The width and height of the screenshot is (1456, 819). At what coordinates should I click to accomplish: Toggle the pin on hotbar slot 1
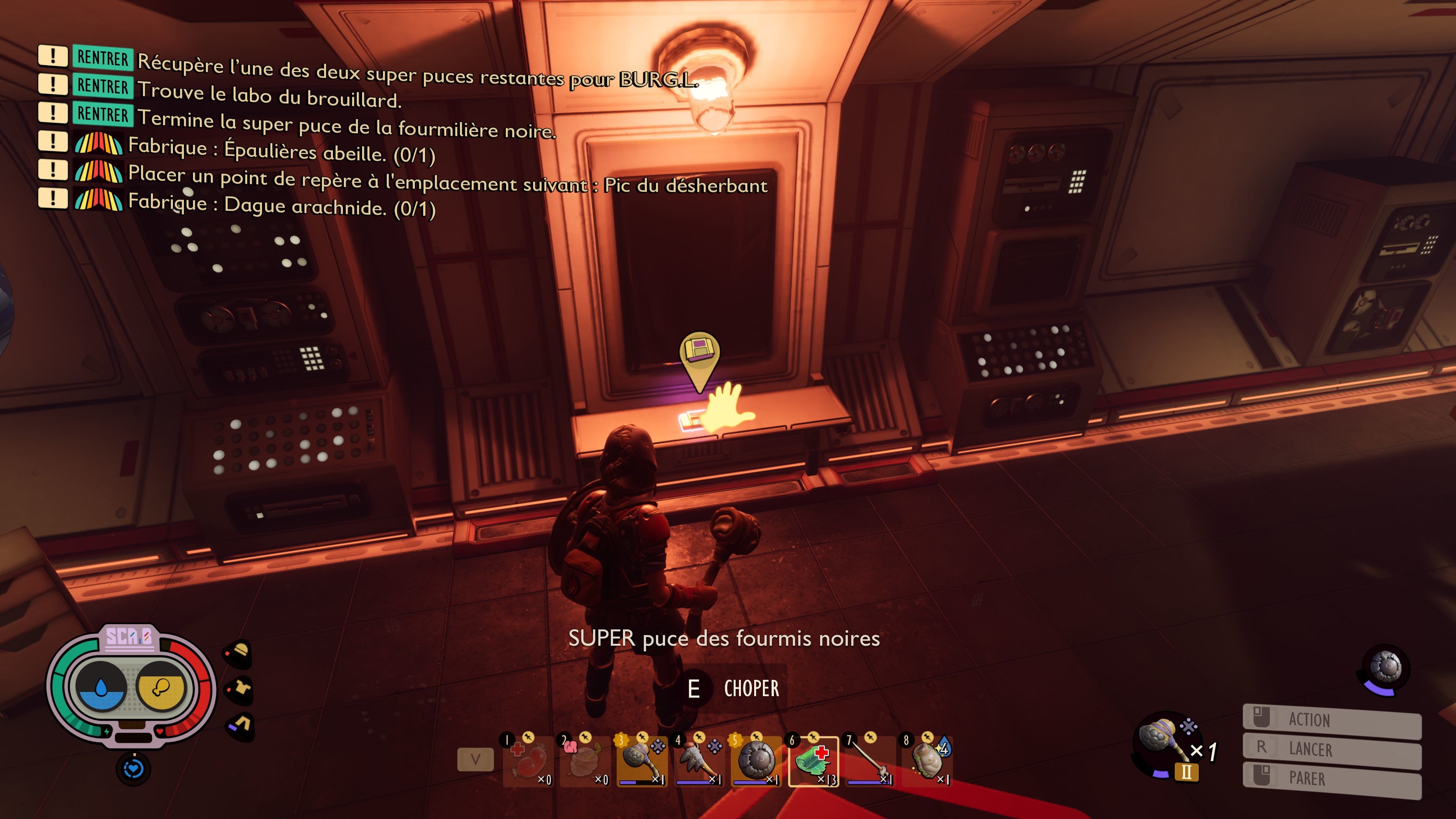pos(530,738)
